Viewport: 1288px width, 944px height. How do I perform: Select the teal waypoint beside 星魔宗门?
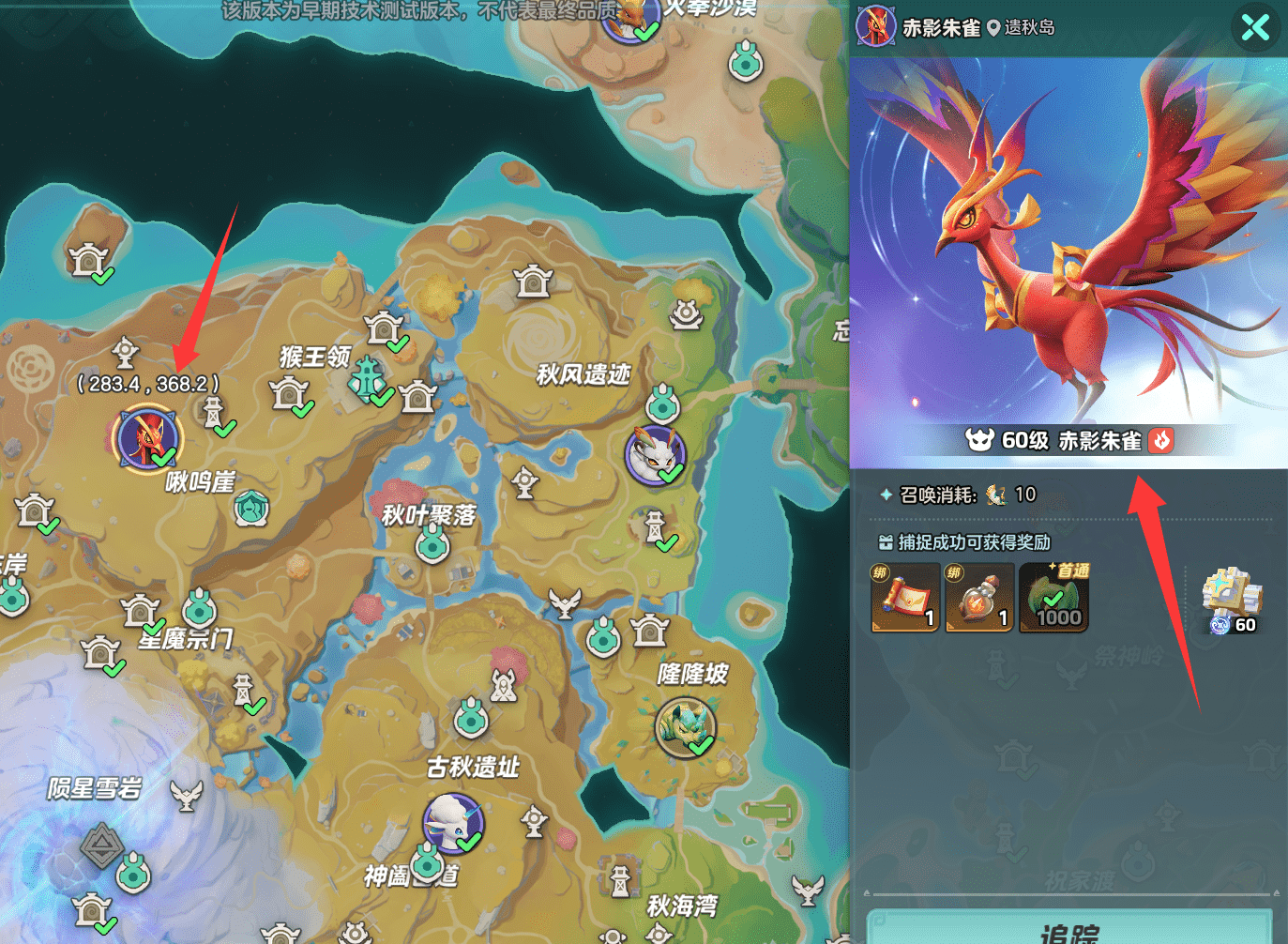(x=200, y=609)
